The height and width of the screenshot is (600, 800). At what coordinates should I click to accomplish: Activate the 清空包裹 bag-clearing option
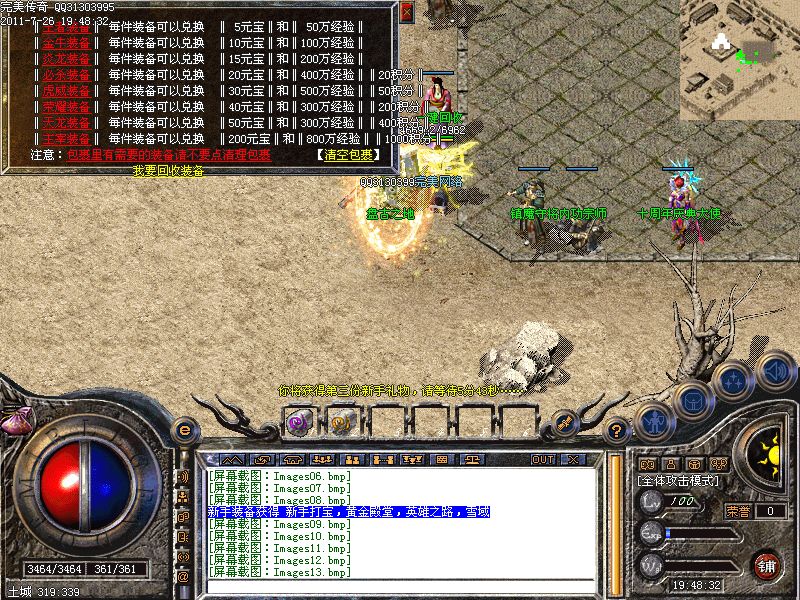(x=348, y=155)
